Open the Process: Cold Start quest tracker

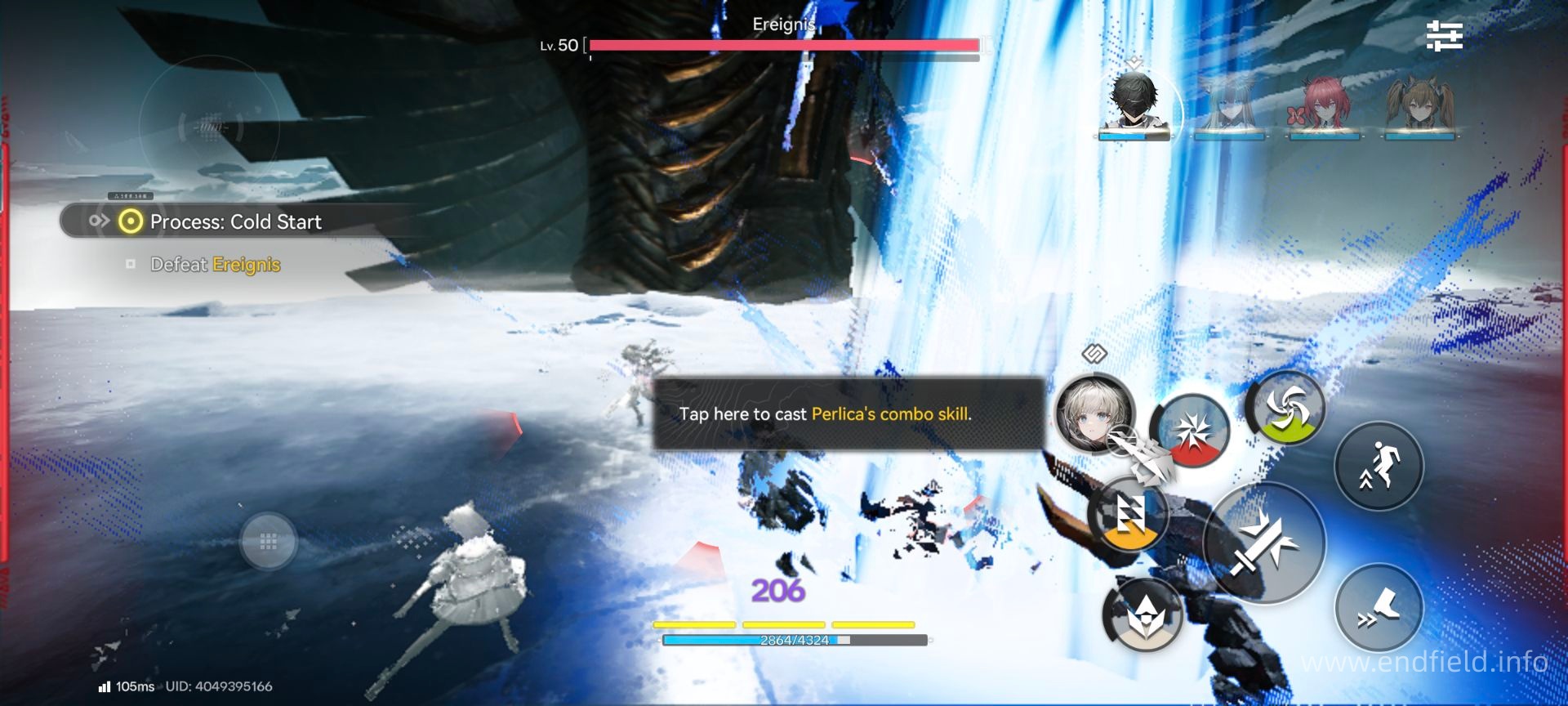(235, 221)
